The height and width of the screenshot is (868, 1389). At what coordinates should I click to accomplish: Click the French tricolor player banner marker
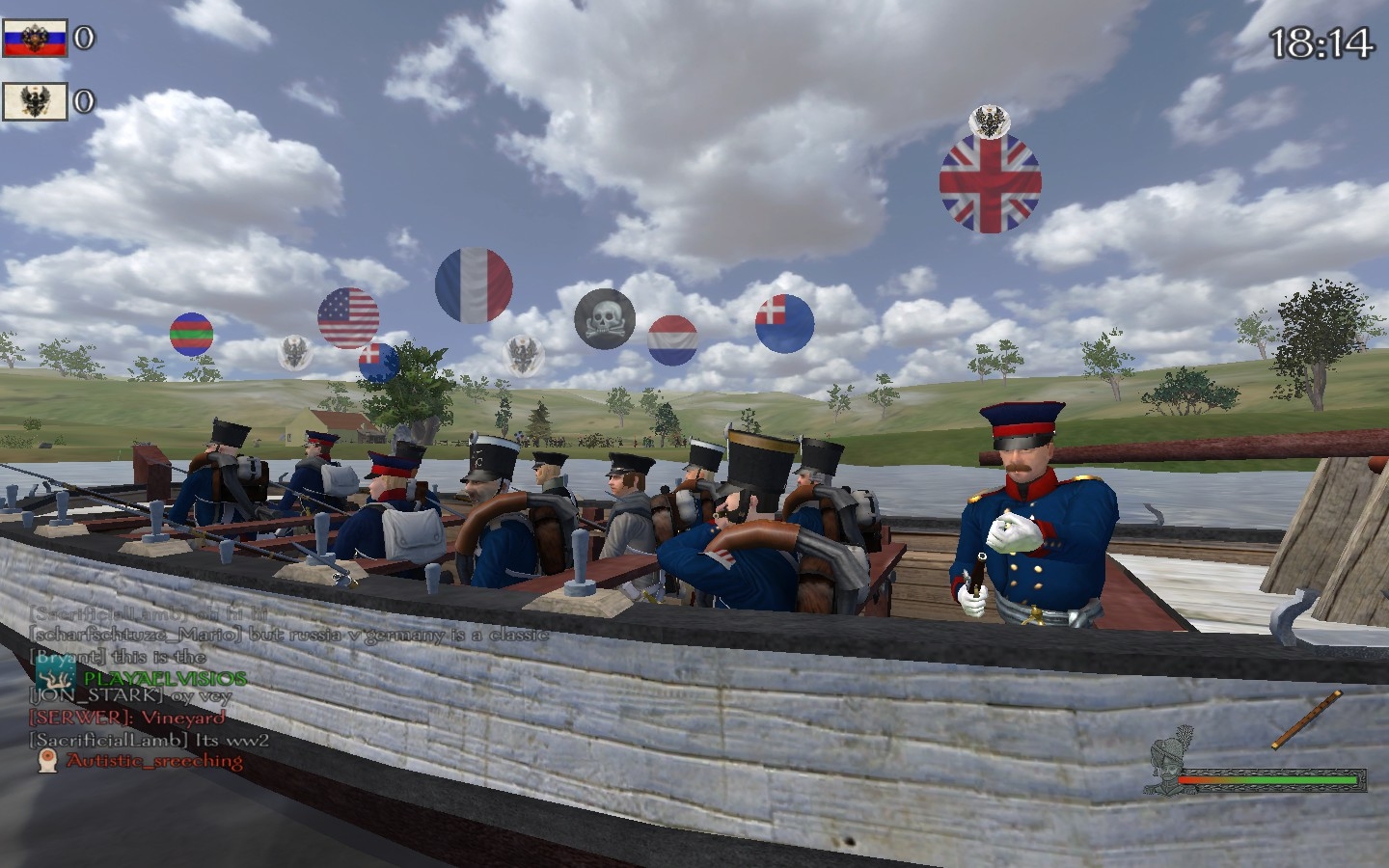coord(474,285)
